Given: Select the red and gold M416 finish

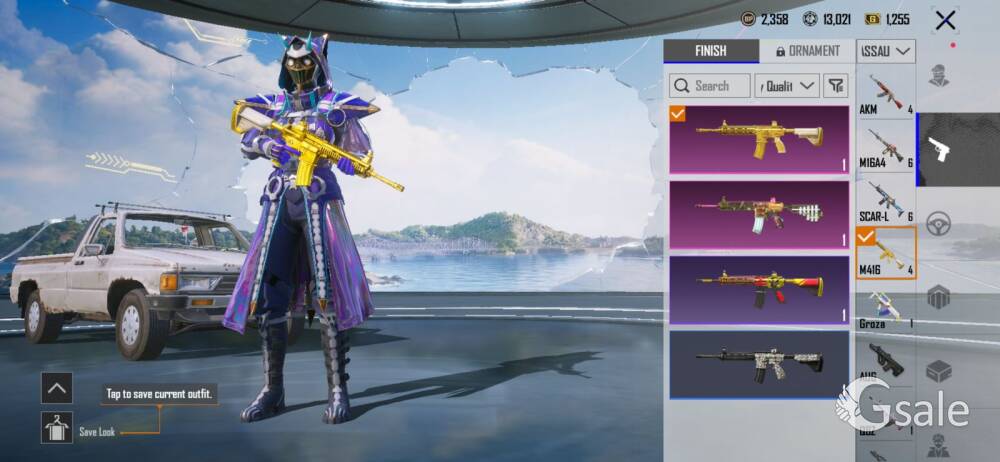Looking at the screenshot, I should 759,289.
